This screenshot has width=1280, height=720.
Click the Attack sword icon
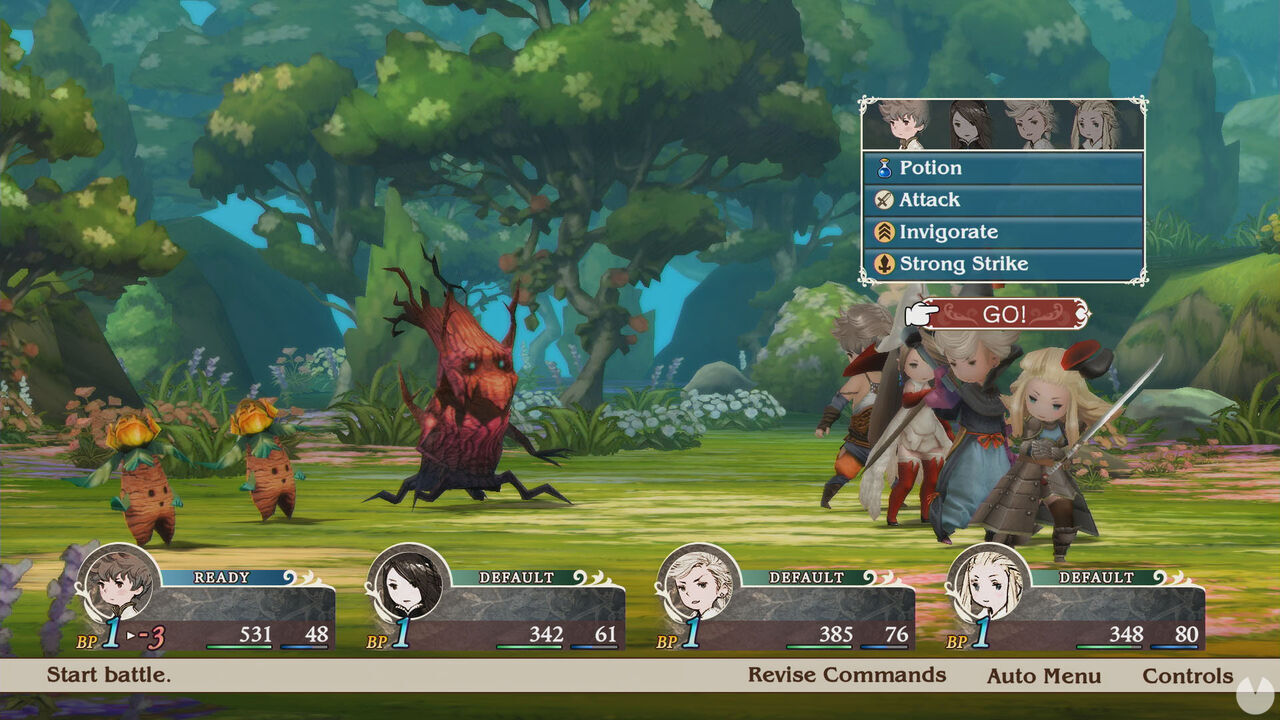[x=884, y=199]
